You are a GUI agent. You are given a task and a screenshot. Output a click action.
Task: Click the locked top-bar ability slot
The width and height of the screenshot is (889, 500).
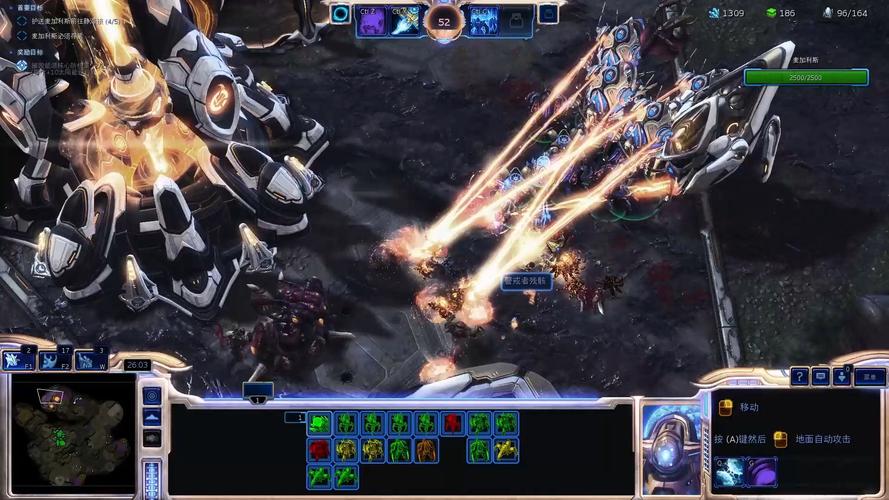pyautogui.click(x=516, y=19)
